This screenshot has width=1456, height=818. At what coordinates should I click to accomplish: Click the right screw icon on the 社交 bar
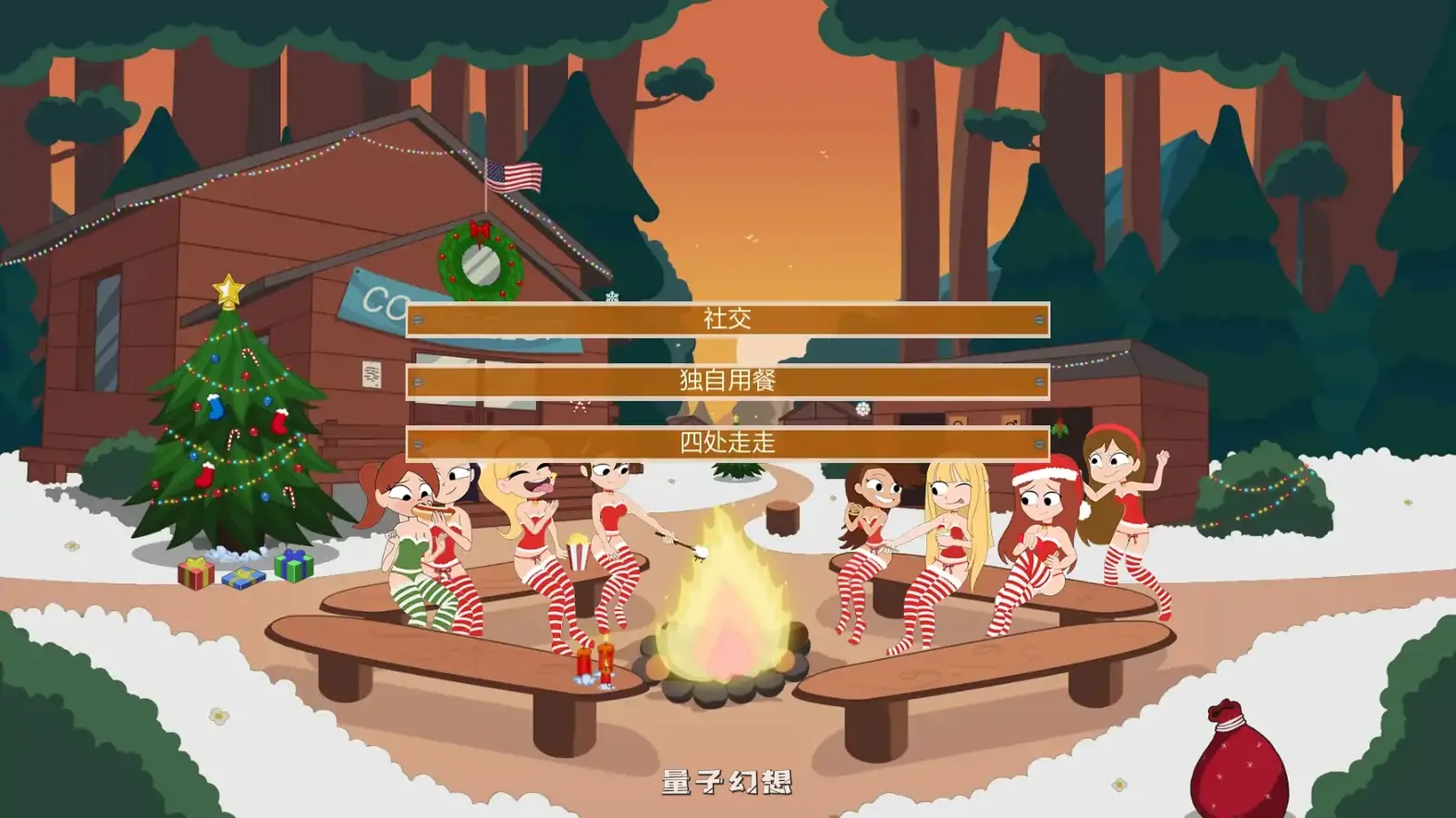pos(1039,321)
